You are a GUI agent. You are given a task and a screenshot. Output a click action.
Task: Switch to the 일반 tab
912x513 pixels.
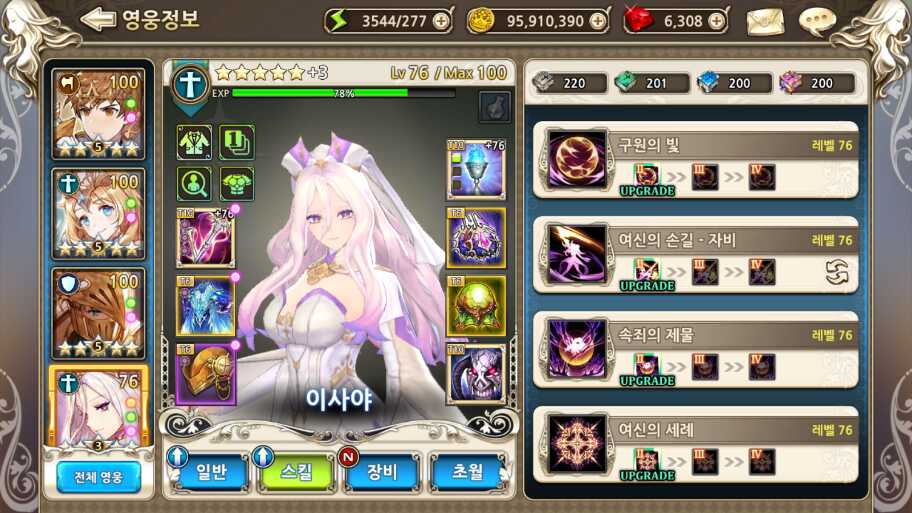pos(210,472)
